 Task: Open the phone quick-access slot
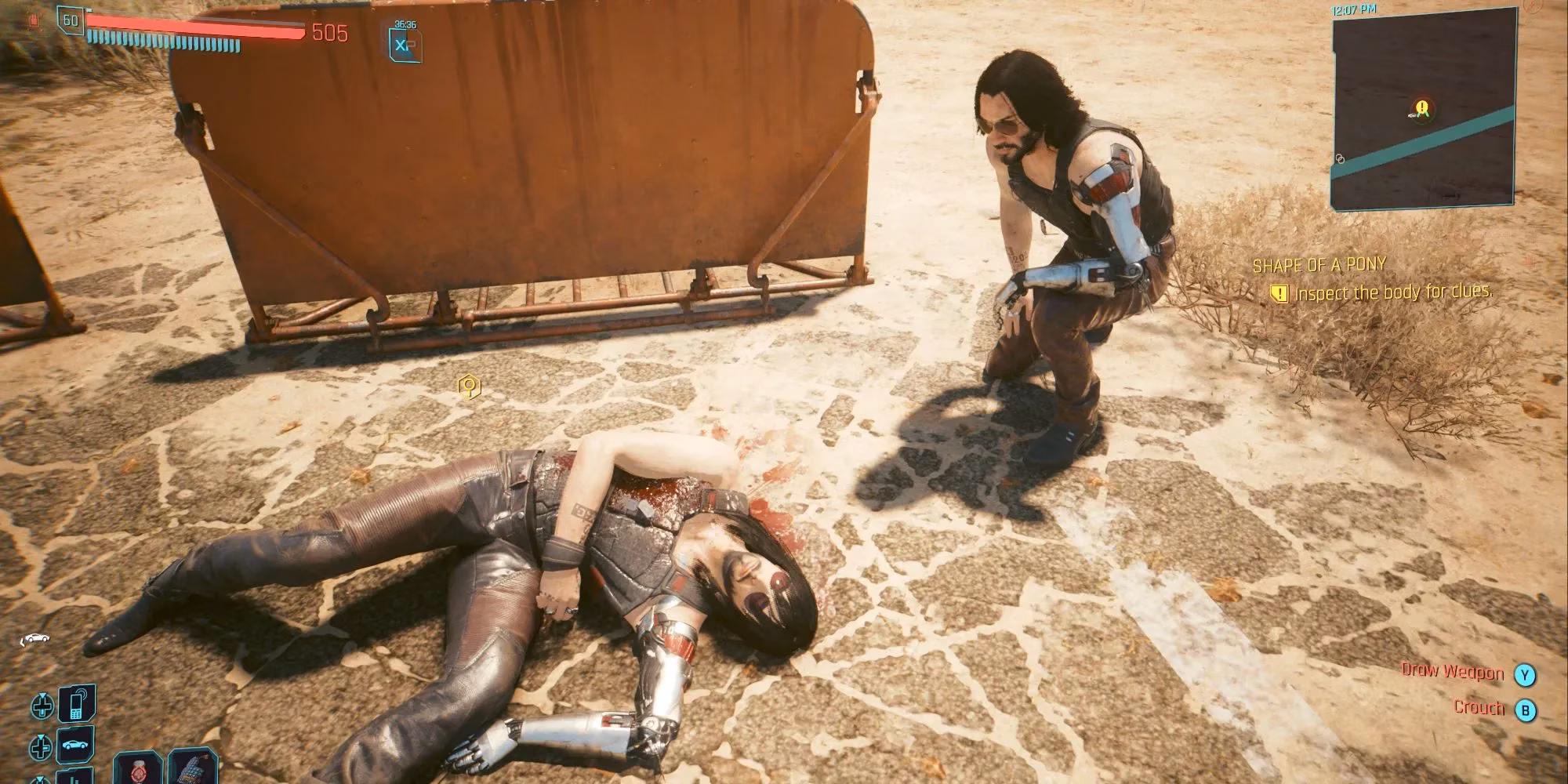(x=77, y=704)
